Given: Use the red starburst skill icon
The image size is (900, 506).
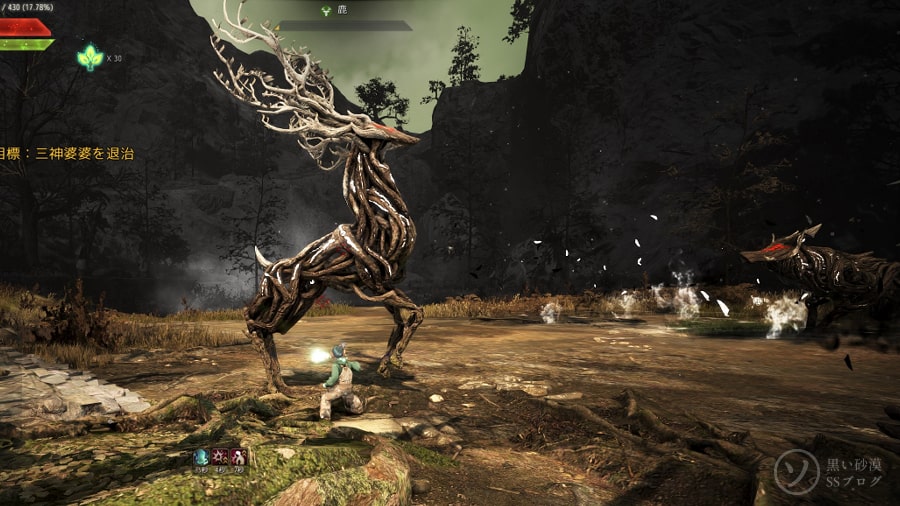Looking at the screenshot, I should (220, 457).
